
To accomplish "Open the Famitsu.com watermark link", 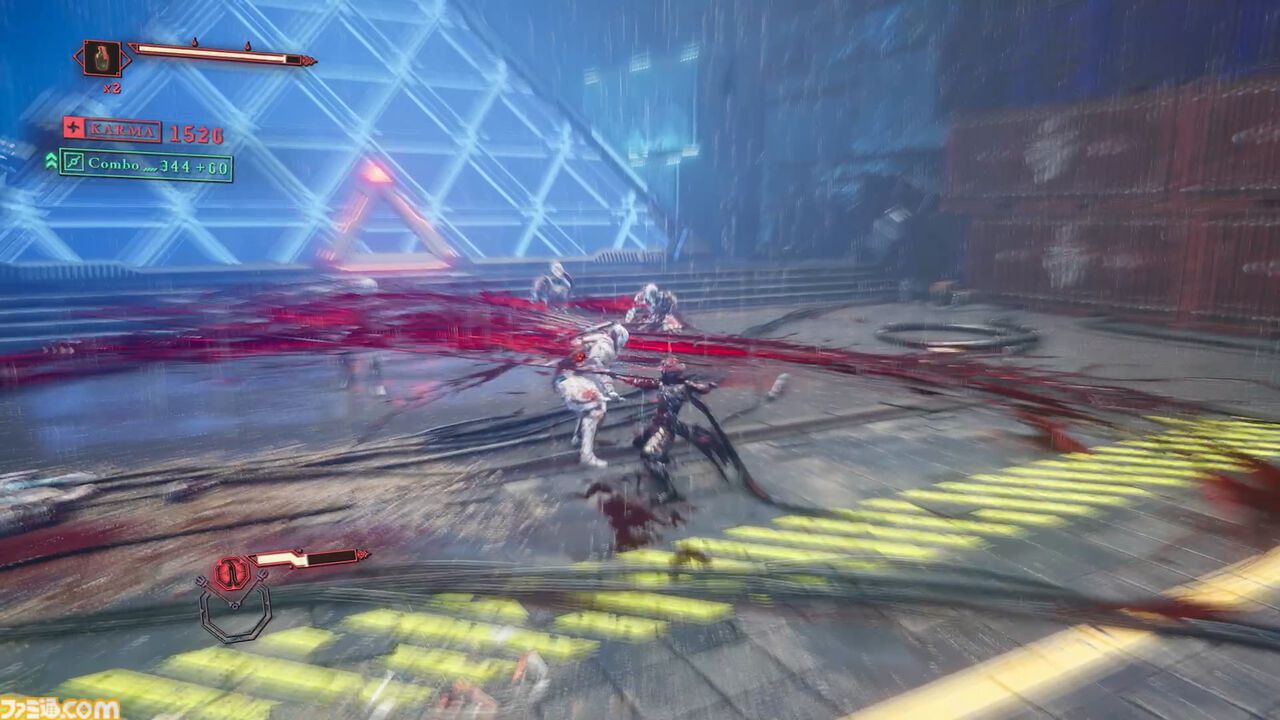I will pos(60,708).
